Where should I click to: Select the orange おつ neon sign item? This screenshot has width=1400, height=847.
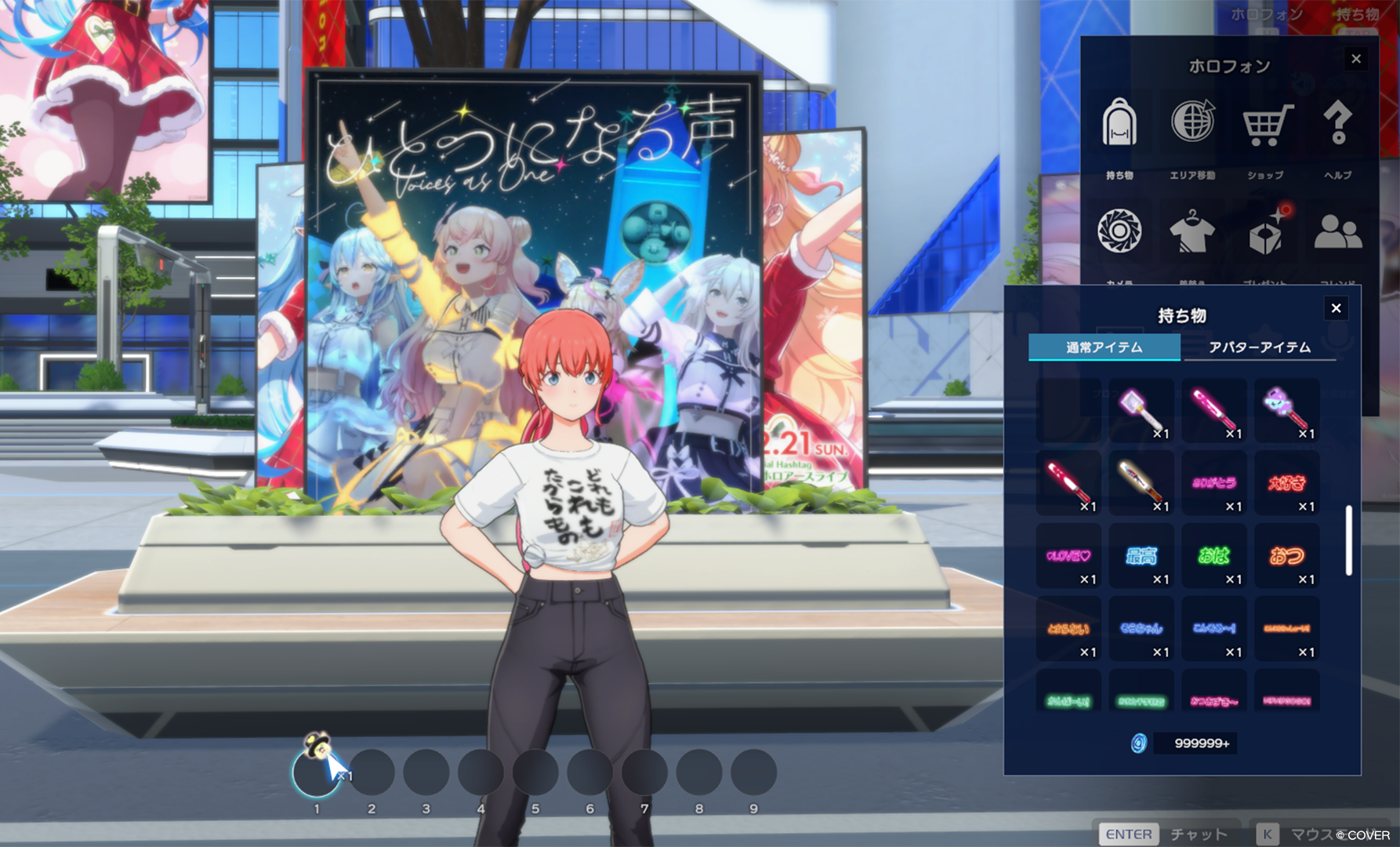[1286, 556]
